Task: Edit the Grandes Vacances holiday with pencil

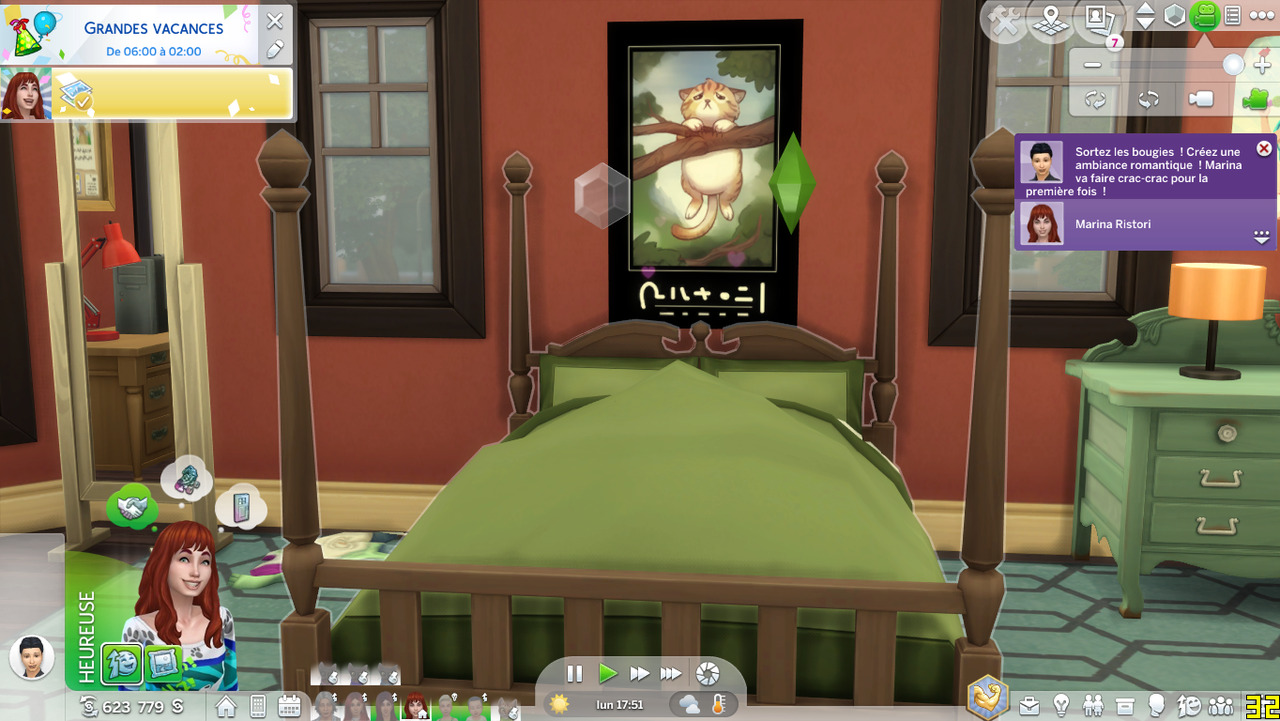Action: 275,49
